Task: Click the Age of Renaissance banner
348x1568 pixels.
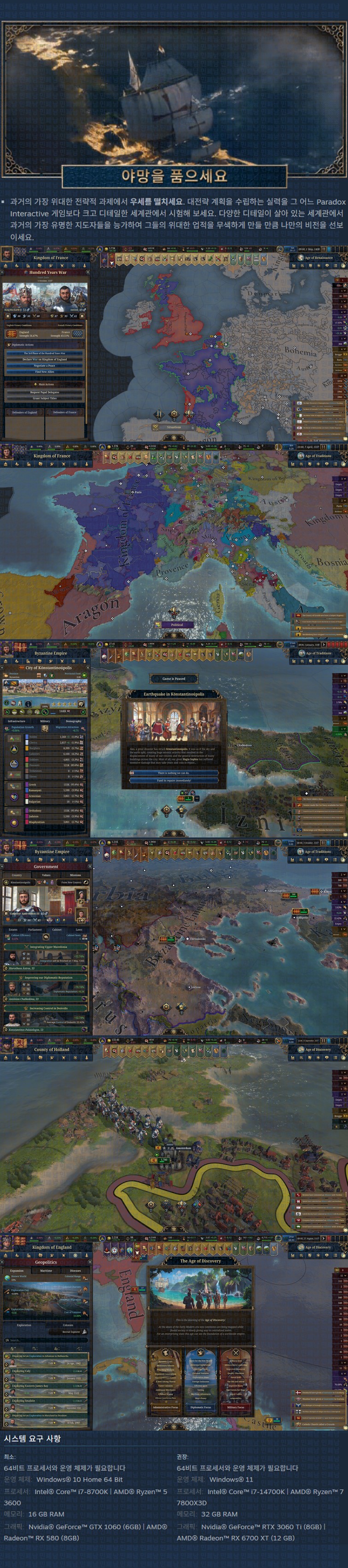Action: [318, 258]
